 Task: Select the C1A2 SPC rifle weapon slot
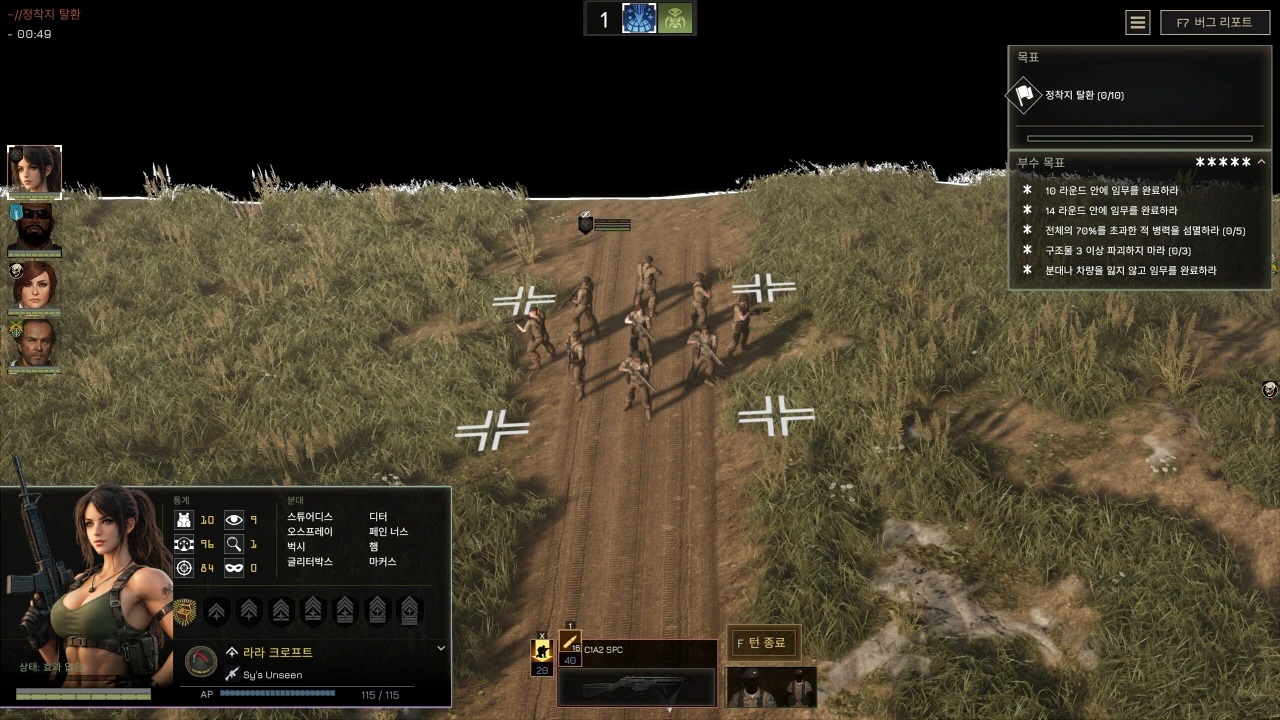(x=636, y=687)
